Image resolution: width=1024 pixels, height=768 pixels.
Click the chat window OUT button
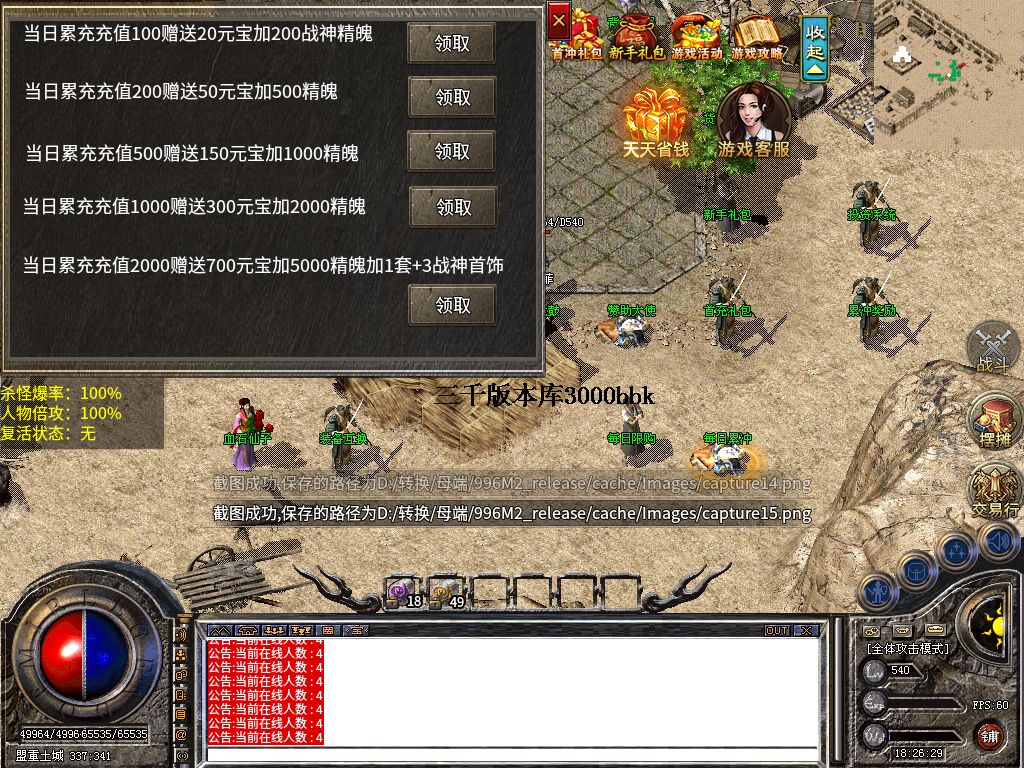click(777, 631)
